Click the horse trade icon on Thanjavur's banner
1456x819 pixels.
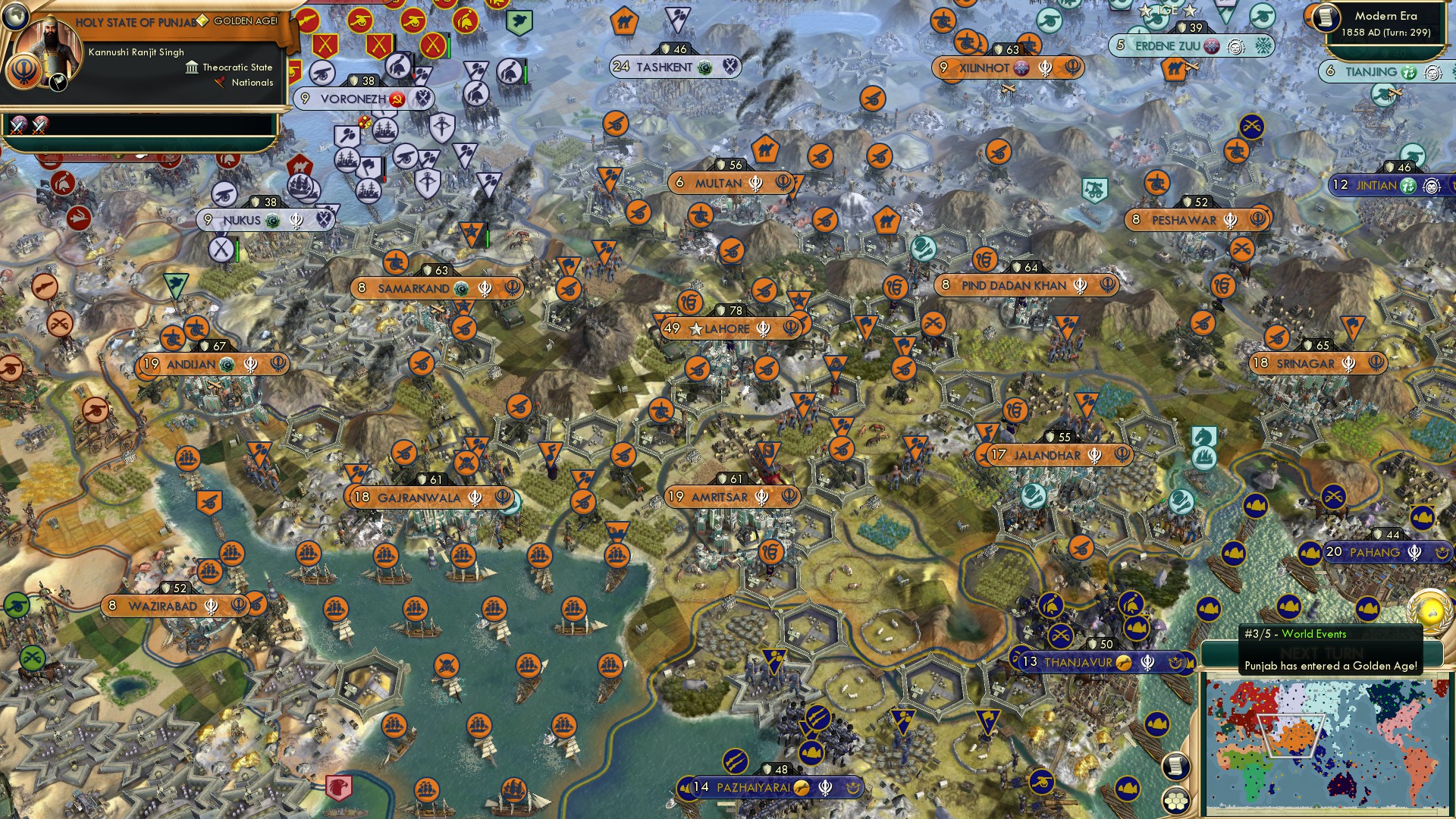[x=1124, y=661]
